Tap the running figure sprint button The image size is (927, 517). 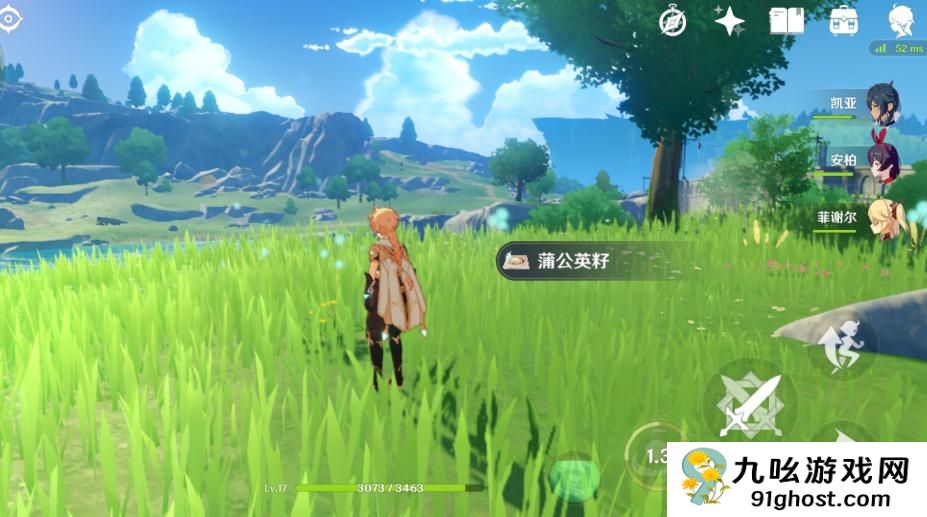(x=842, y=347)
